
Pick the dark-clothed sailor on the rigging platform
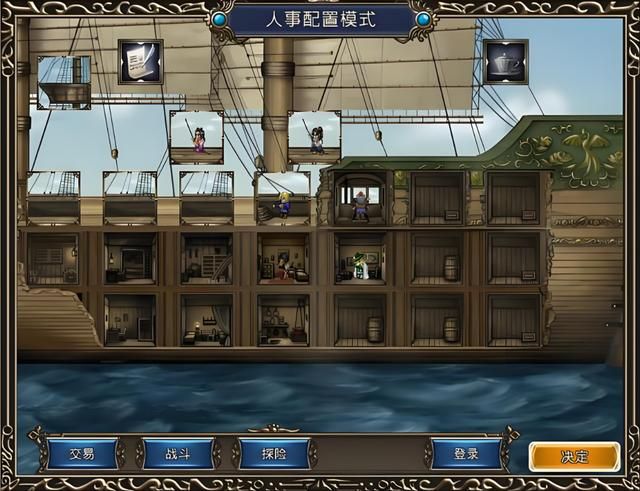[x=314, y=137]
